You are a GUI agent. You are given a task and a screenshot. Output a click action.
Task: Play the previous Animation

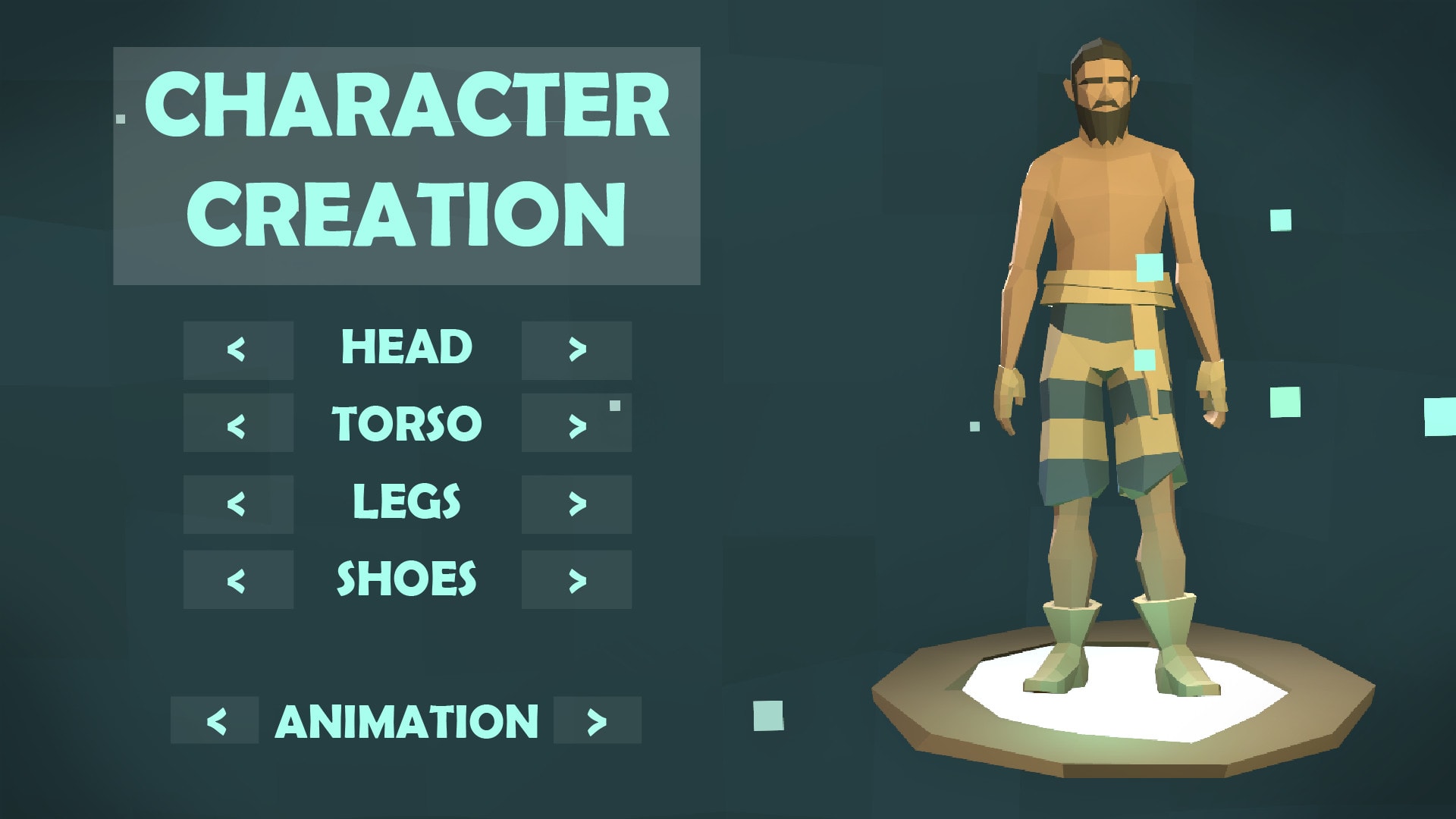coord(215,720)
